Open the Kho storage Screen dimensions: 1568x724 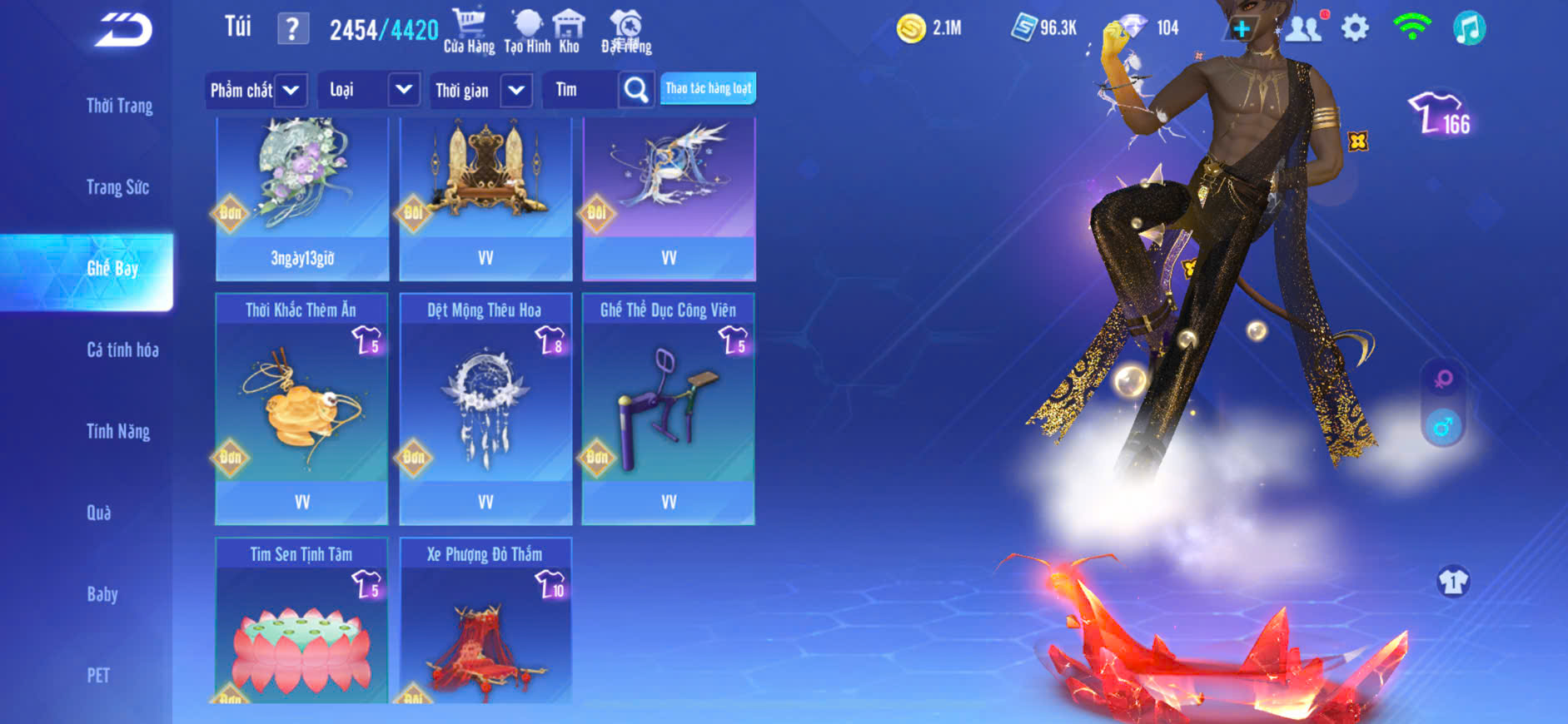(x=569, y=32)
